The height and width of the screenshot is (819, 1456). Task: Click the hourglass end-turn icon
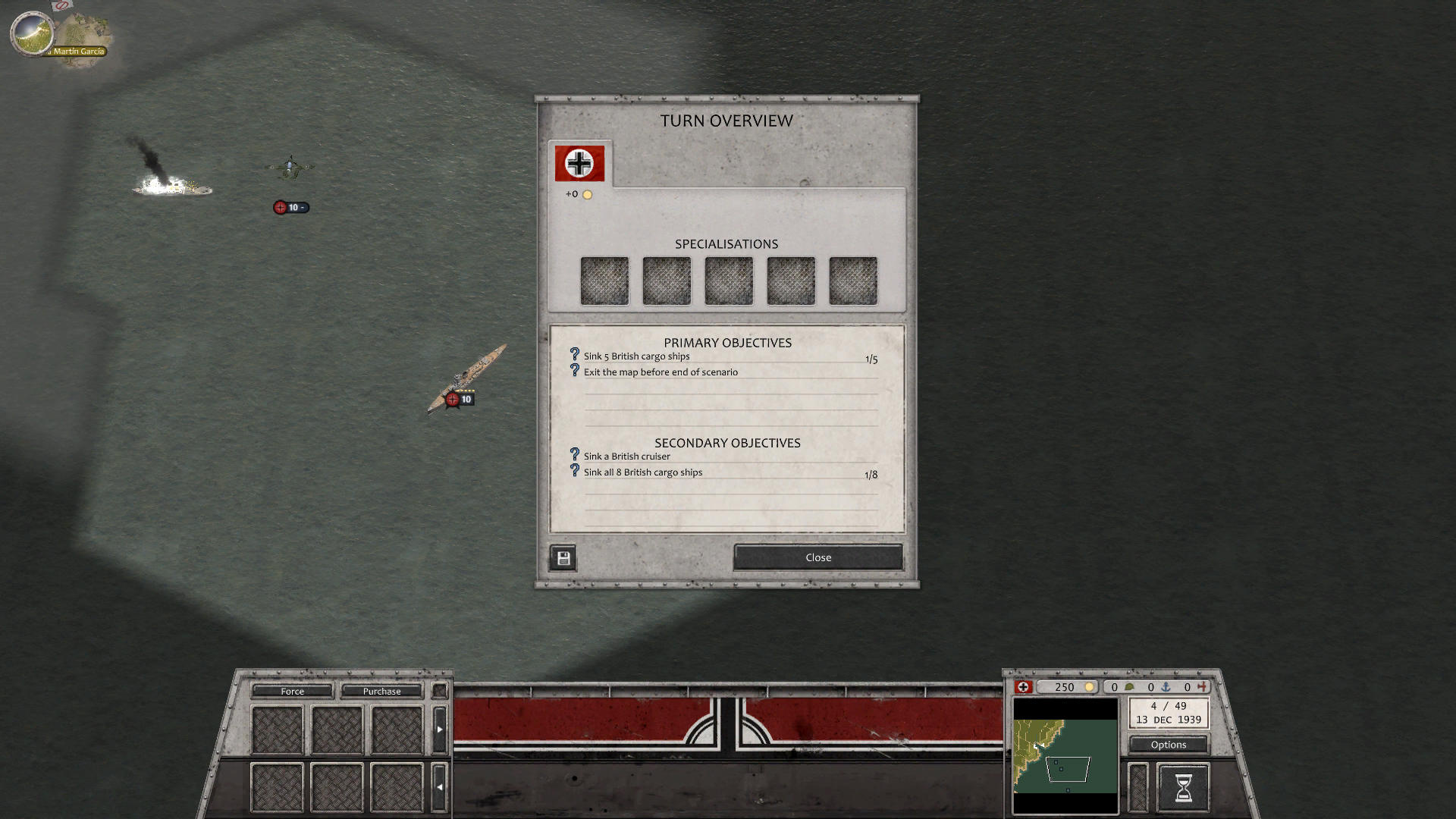tap(1182, 787)
